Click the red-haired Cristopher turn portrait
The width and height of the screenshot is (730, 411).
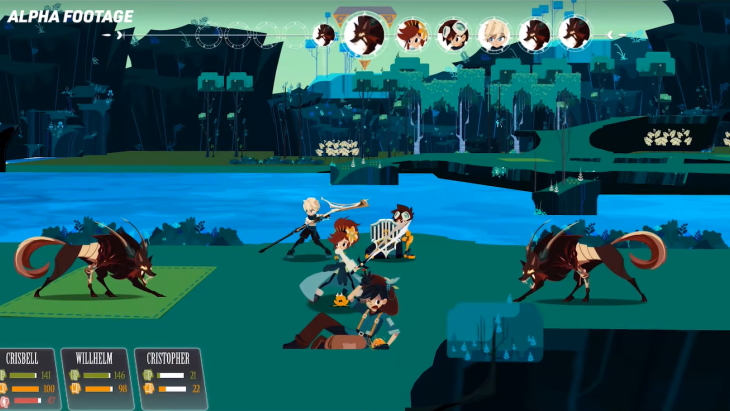click(x=411, y=34)
